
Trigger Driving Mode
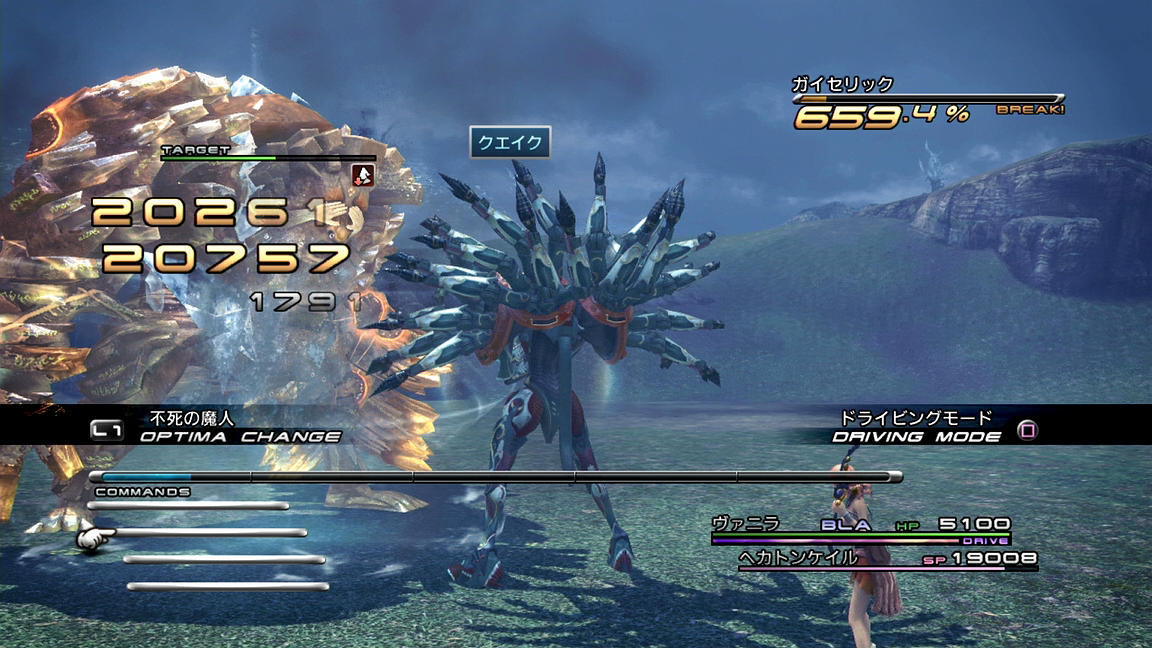coord(916,436)
